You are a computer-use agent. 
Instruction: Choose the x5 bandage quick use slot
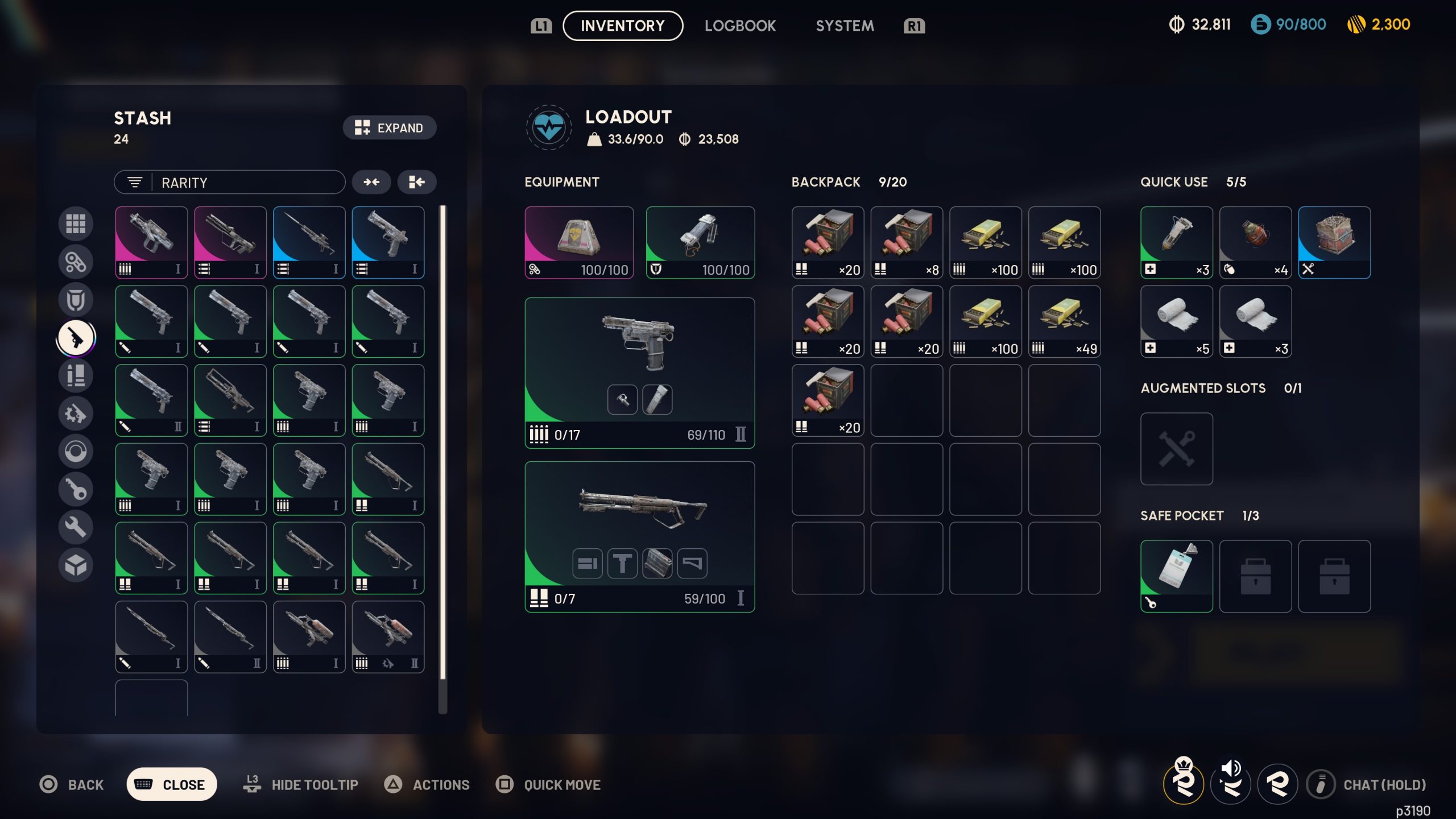coord(1176,321)
